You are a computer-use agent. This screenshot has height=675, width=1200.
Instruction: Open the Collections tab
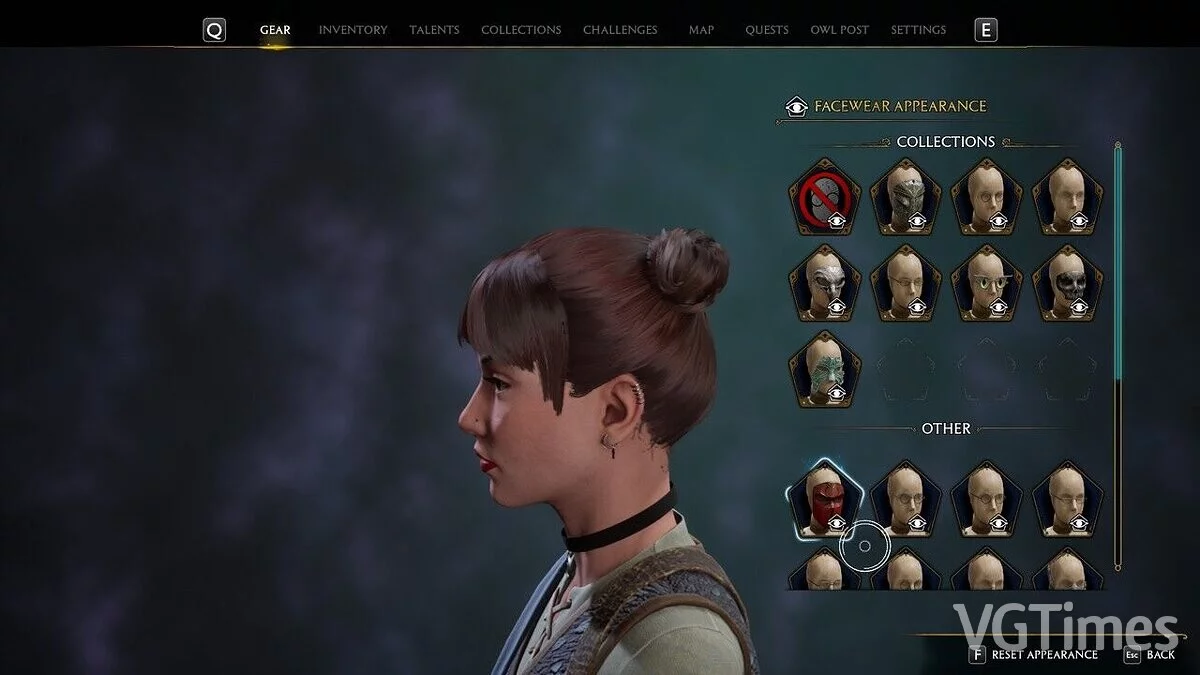pos(521,30)
